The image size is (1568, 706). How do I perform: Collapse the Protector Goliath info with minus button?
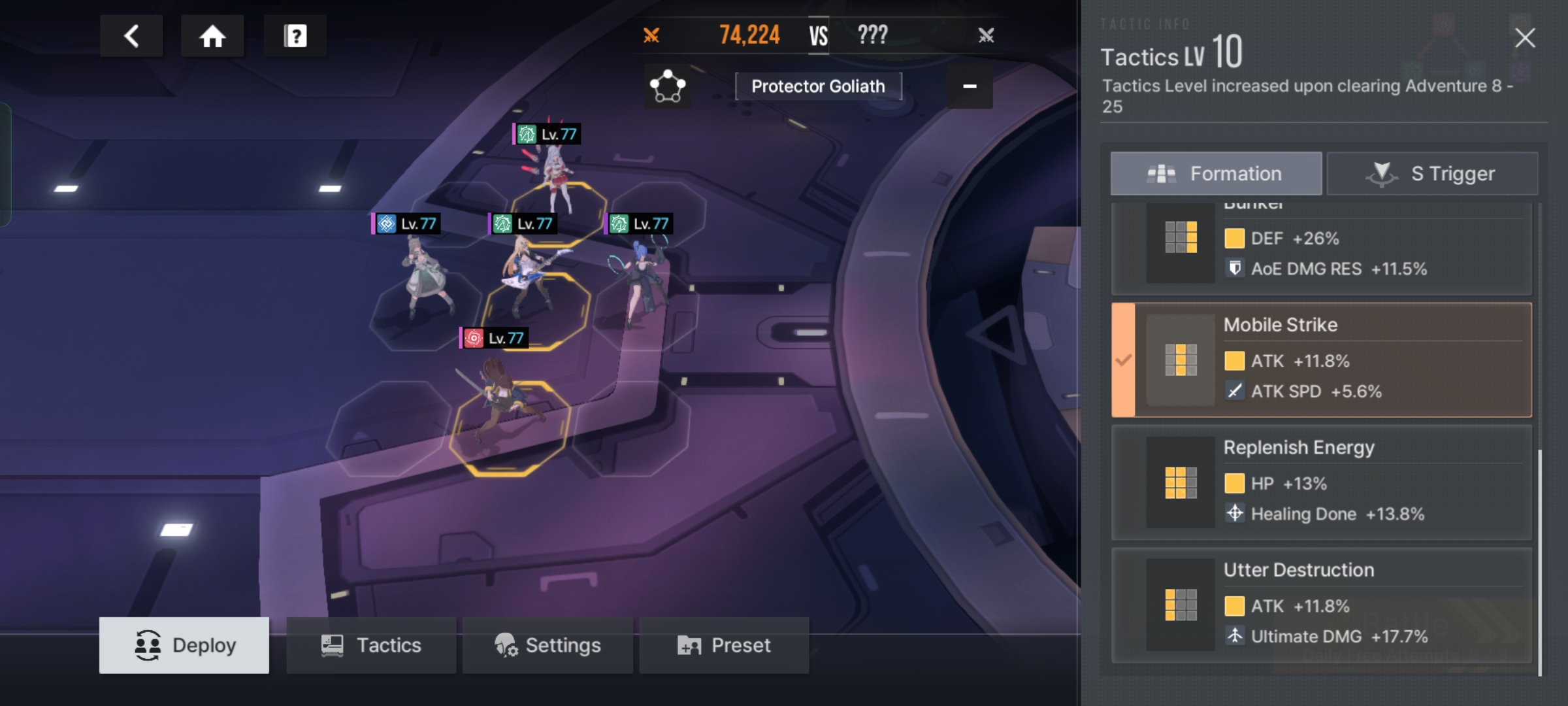coord(970,86)
